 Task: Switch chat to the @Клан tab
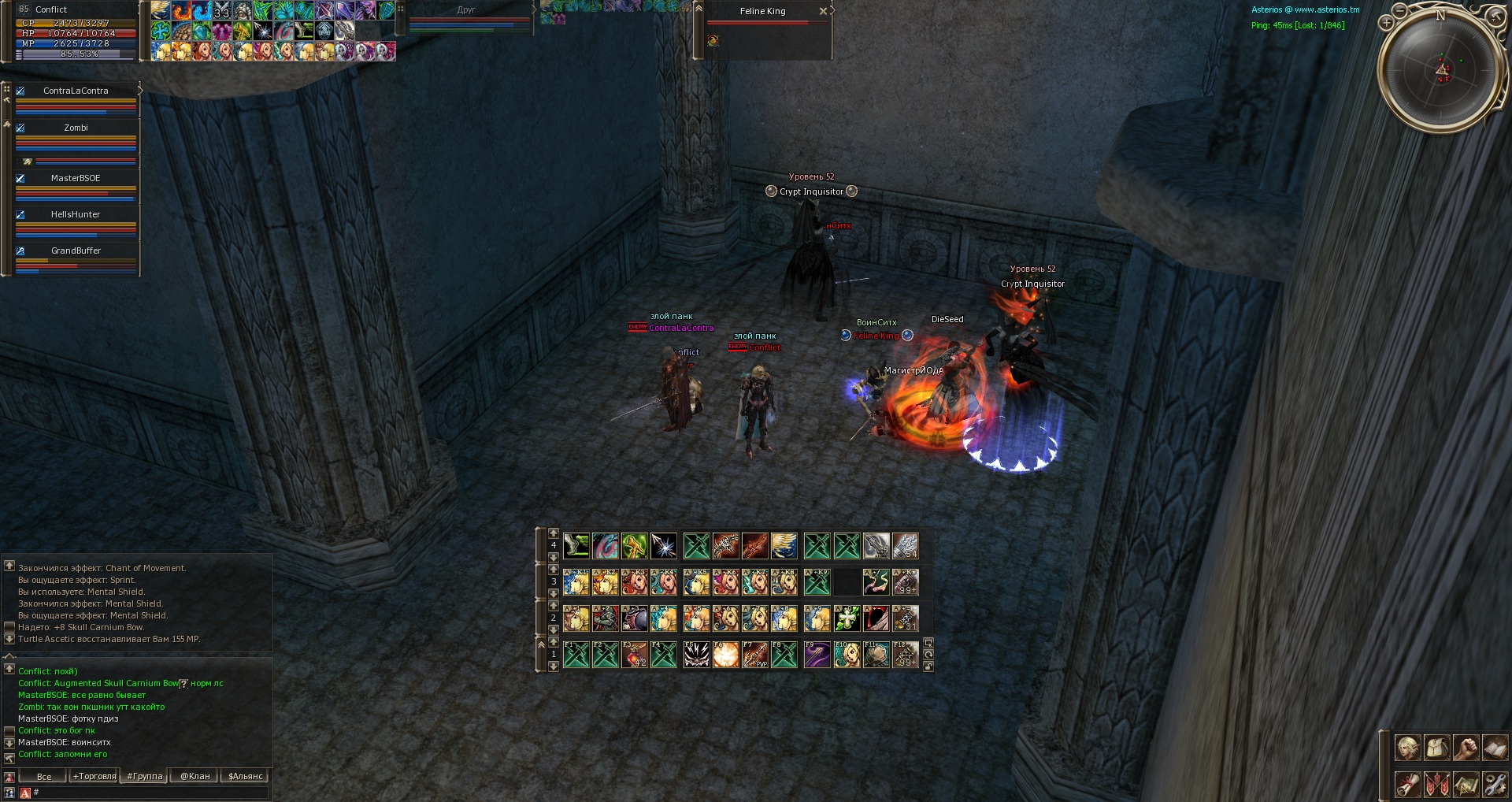195,776
